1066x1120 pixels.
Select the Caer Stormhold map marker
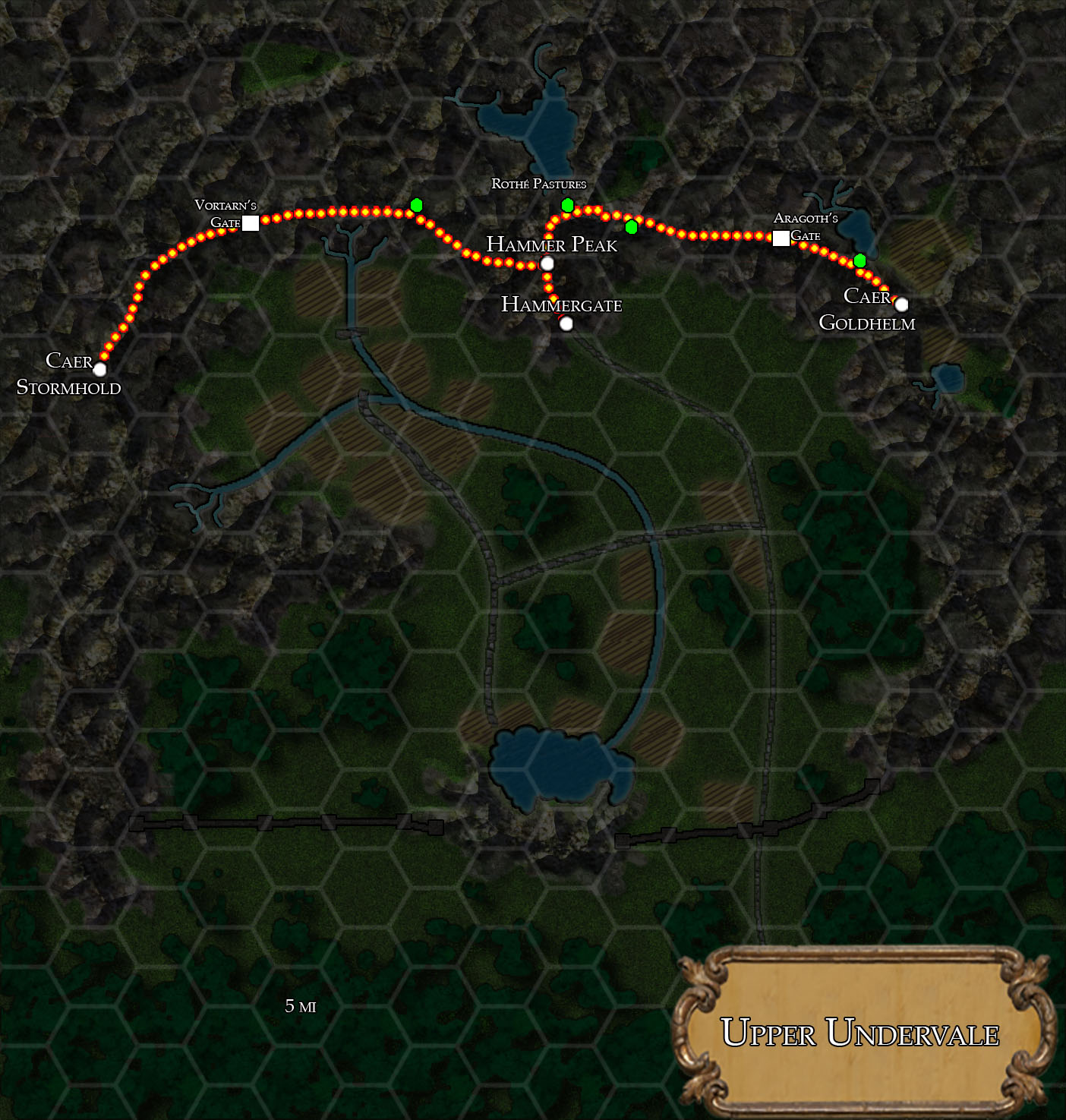pyautogui.click(x=99, y=369)
